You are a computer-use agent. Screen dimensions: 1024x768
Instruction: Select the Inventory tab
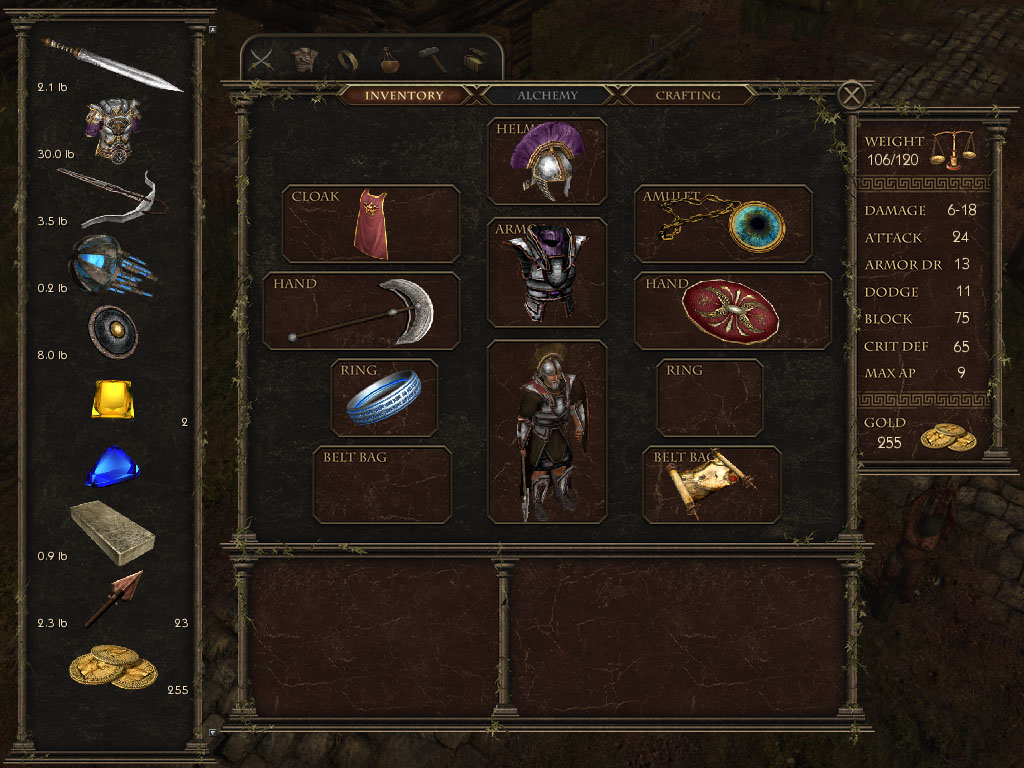click(x=404, y=96)
